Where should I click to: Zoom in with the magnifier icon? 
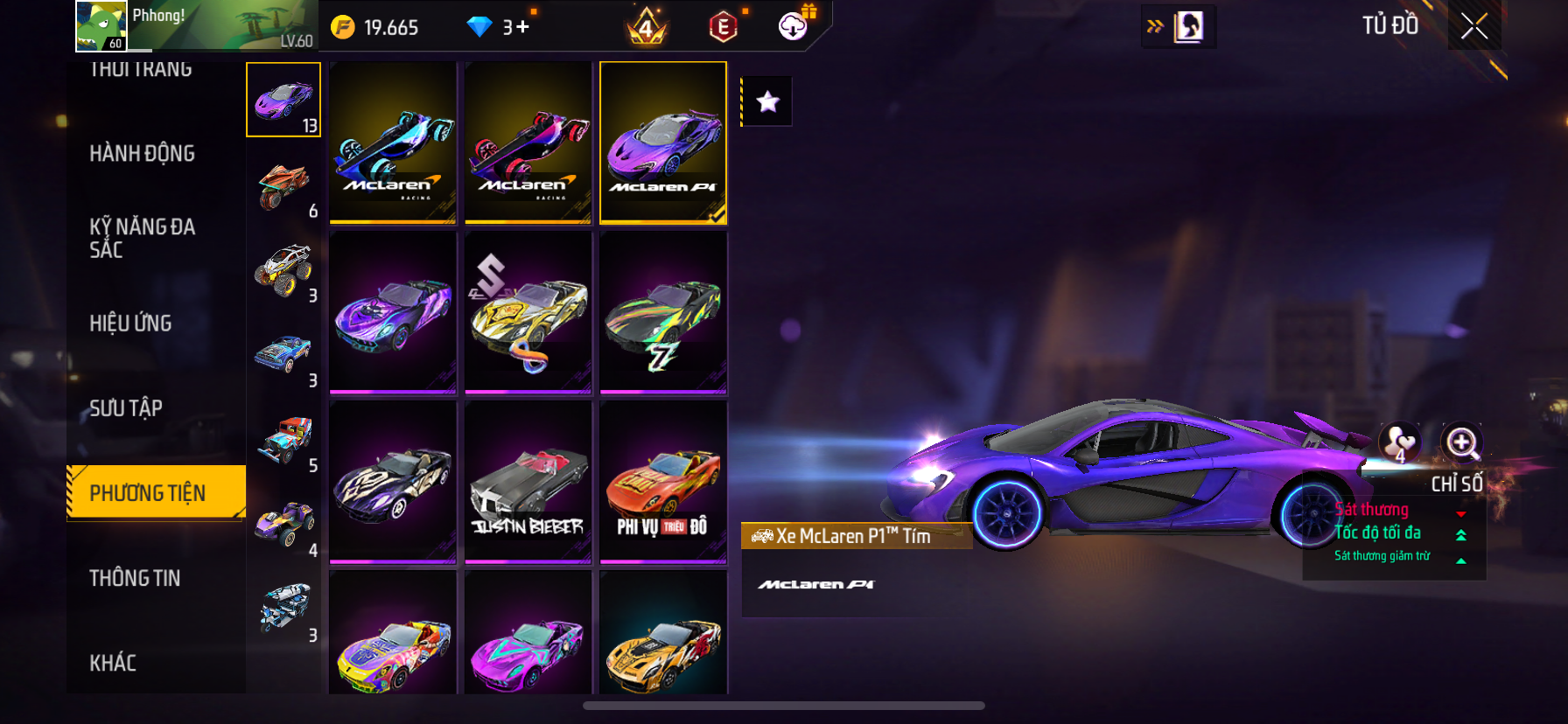tap(1461, 442)
